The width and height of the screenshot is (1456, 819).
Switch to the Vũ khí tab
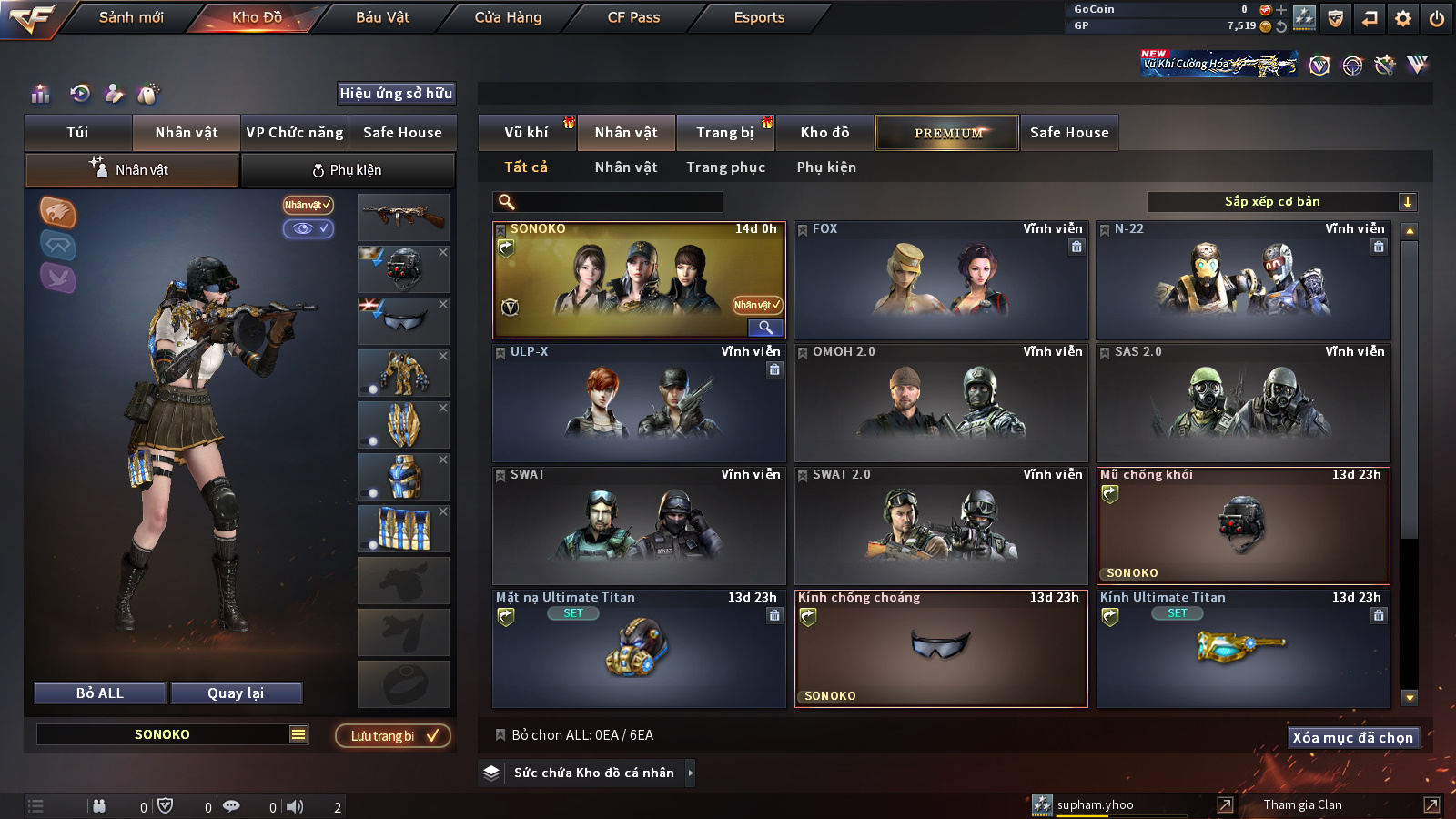pos(526,133)
